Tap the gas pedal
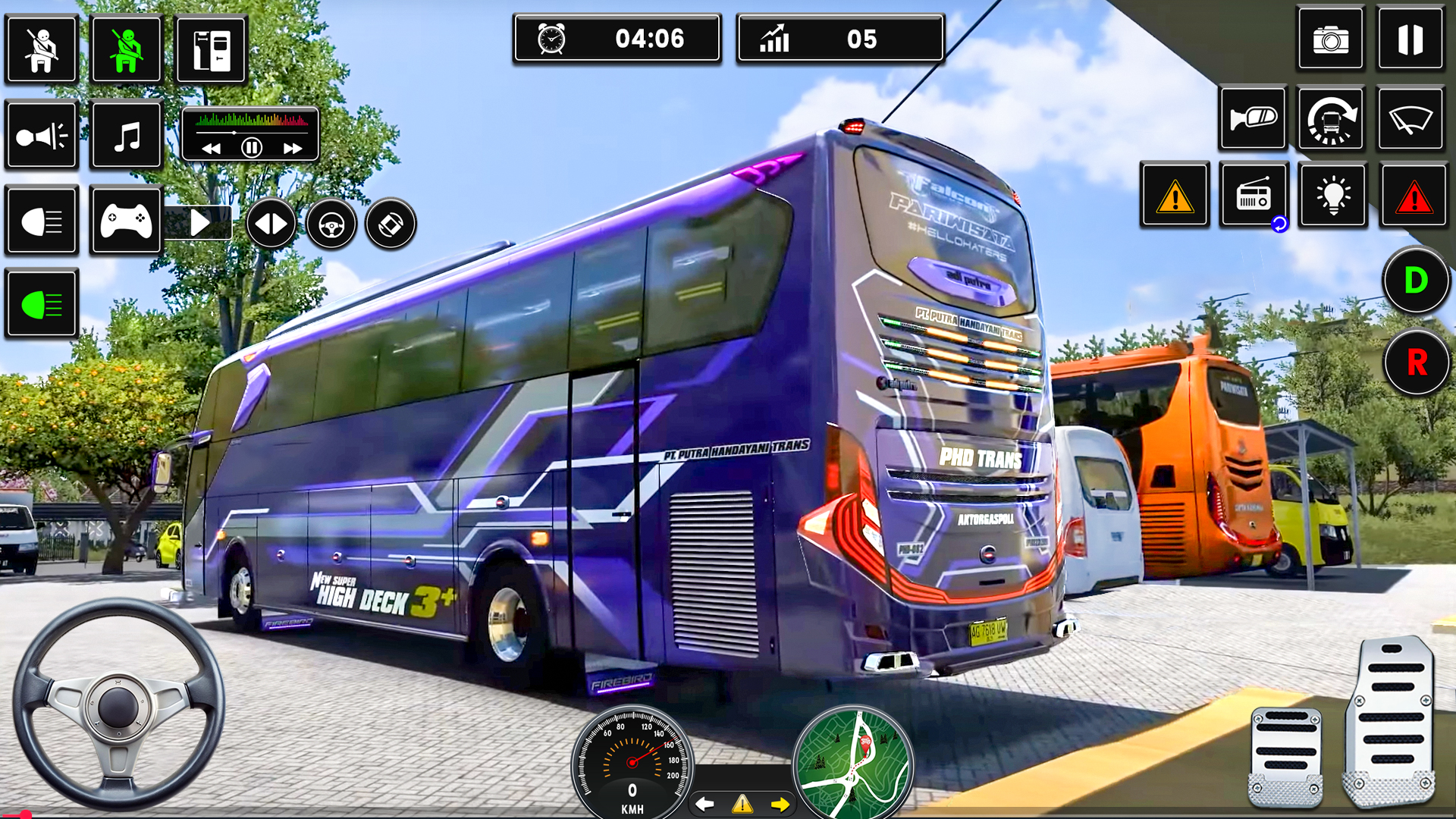1456x819 pixels. [1390, 720]
